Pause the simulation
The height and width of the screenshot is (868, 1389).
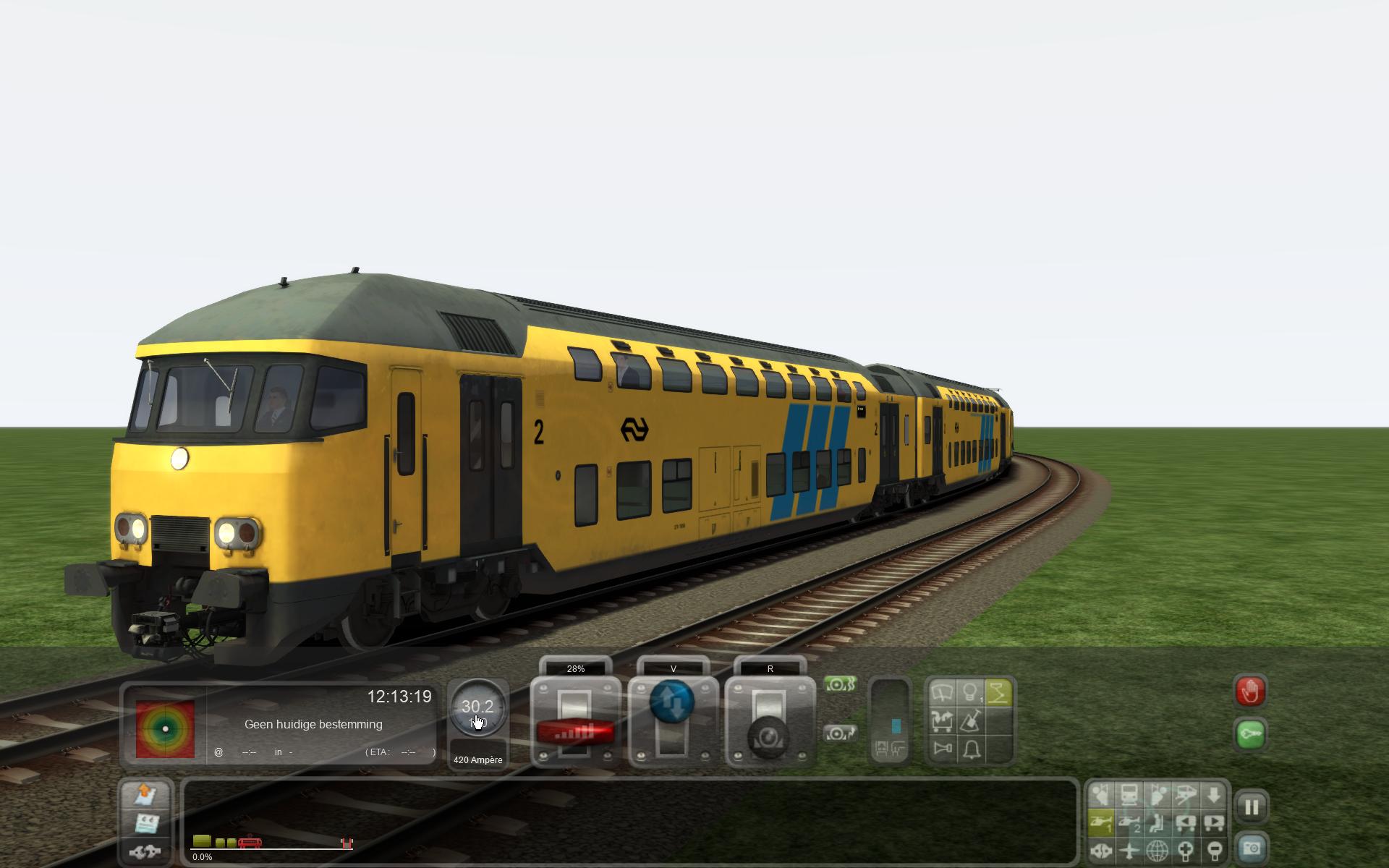[1252, 807]
